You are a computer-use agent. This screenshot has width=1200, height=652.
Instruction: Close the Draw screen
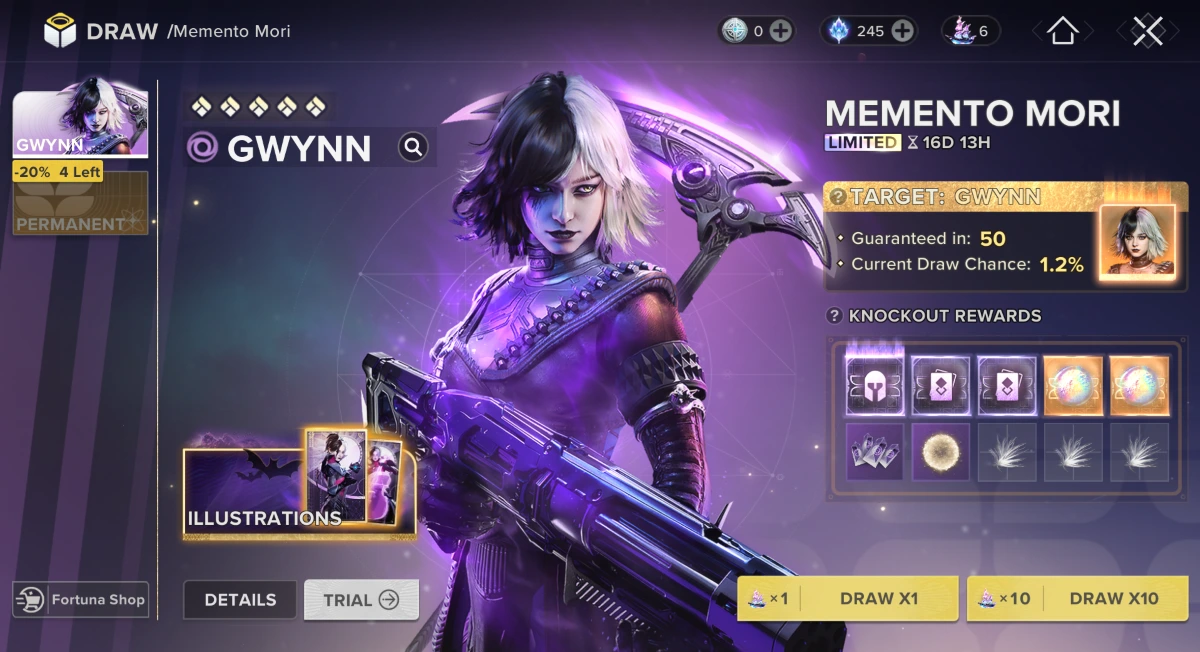pyautogui.click(x=1147, y=31)
